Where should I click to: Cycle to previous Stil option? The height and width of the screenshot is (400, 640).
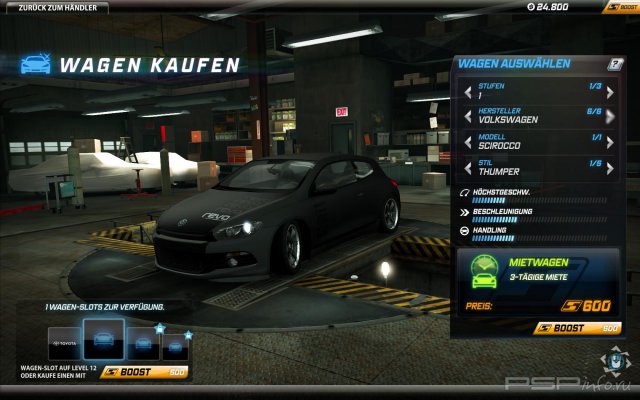pyautogui.click(x=467, y=168)
